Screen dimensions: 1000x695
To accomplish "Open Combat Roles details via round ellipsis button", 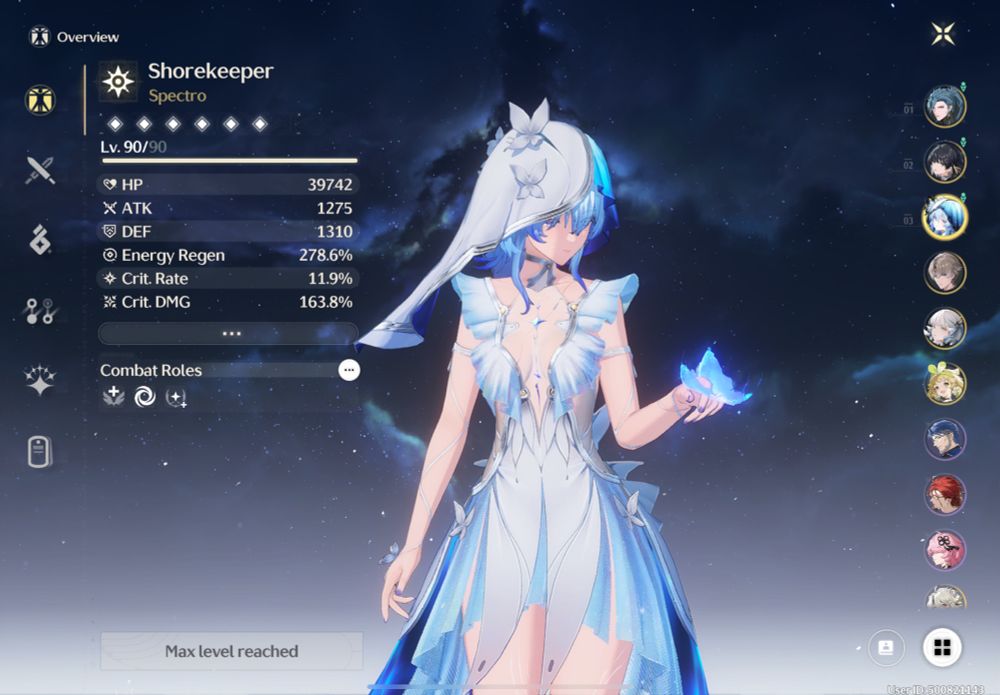I will pos(348,370).
